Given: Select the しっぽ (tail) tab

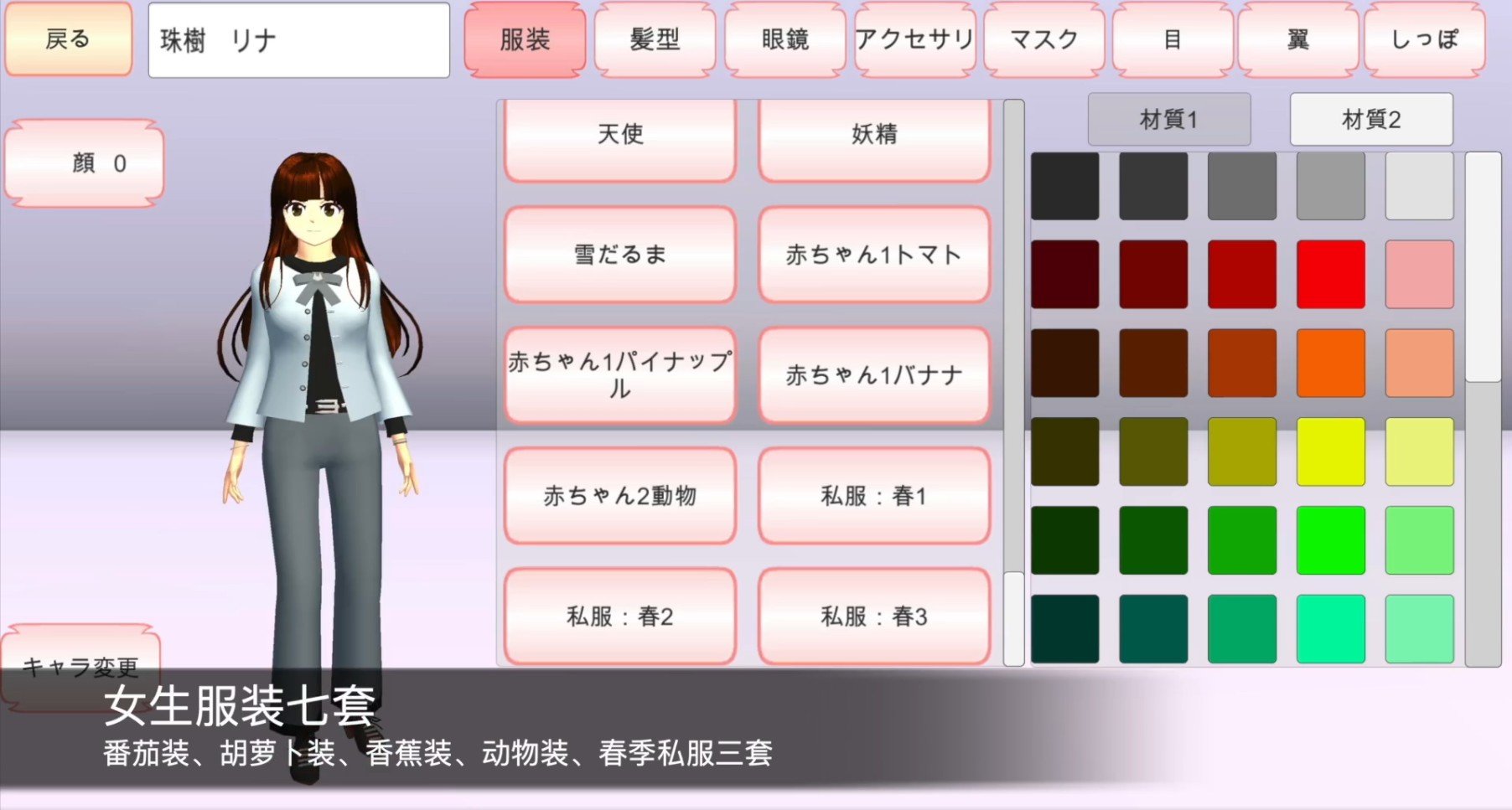Looking at the screenshot, I should pos(1423,39).
